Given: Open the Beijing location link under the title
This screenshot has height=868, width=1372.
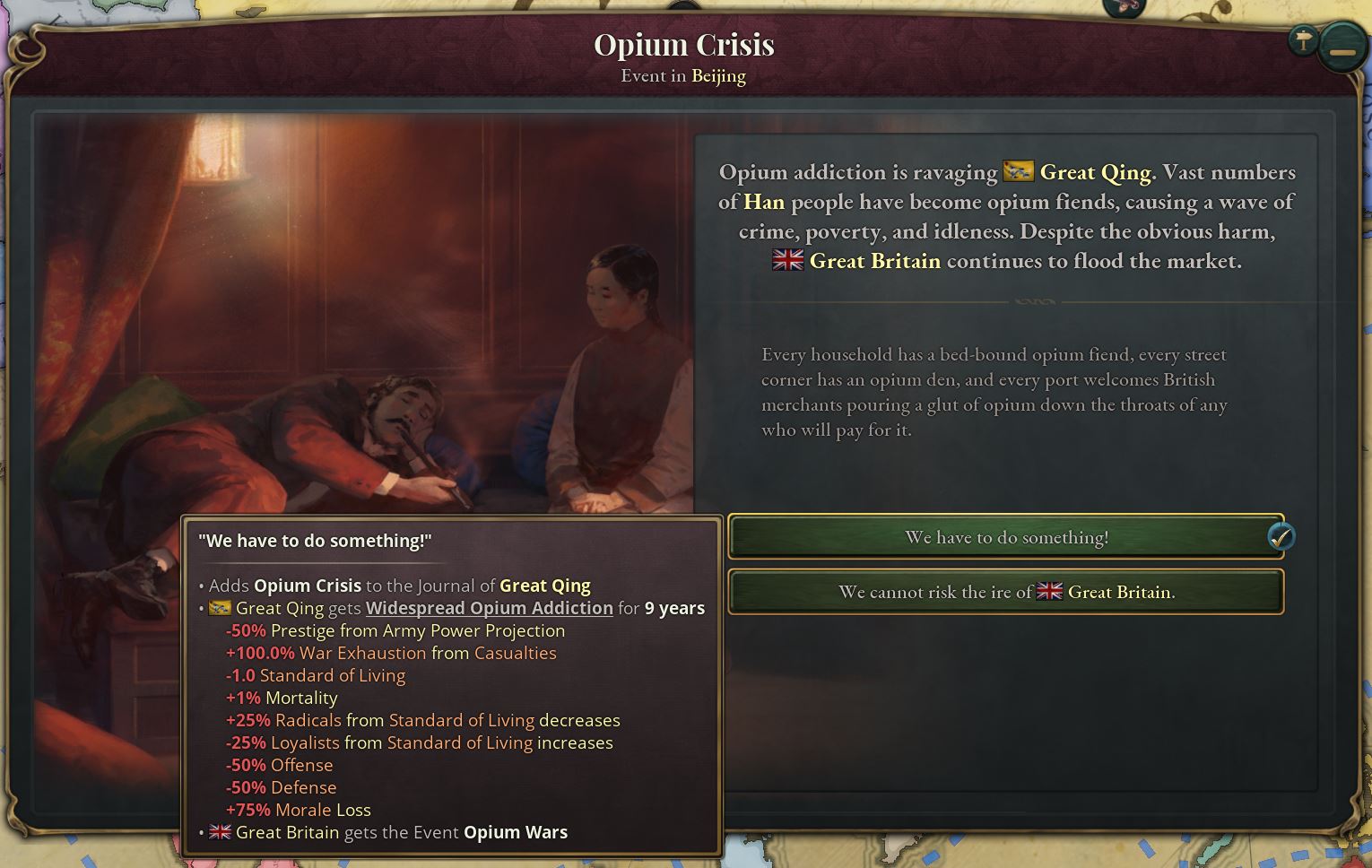Looking at the screenshot, I should [719, 76].
